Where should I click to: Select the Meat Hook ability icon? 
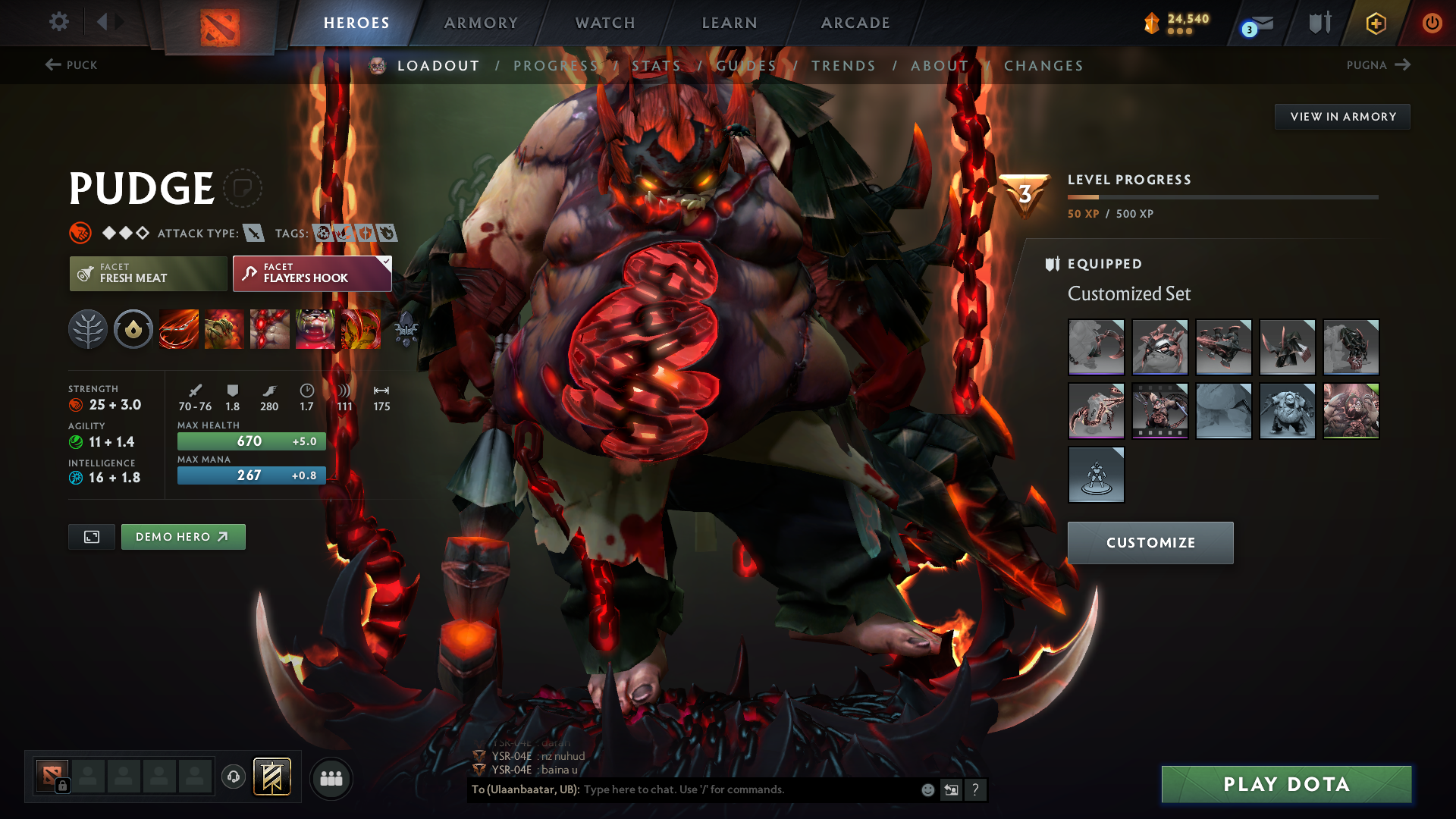pos(179,329)
